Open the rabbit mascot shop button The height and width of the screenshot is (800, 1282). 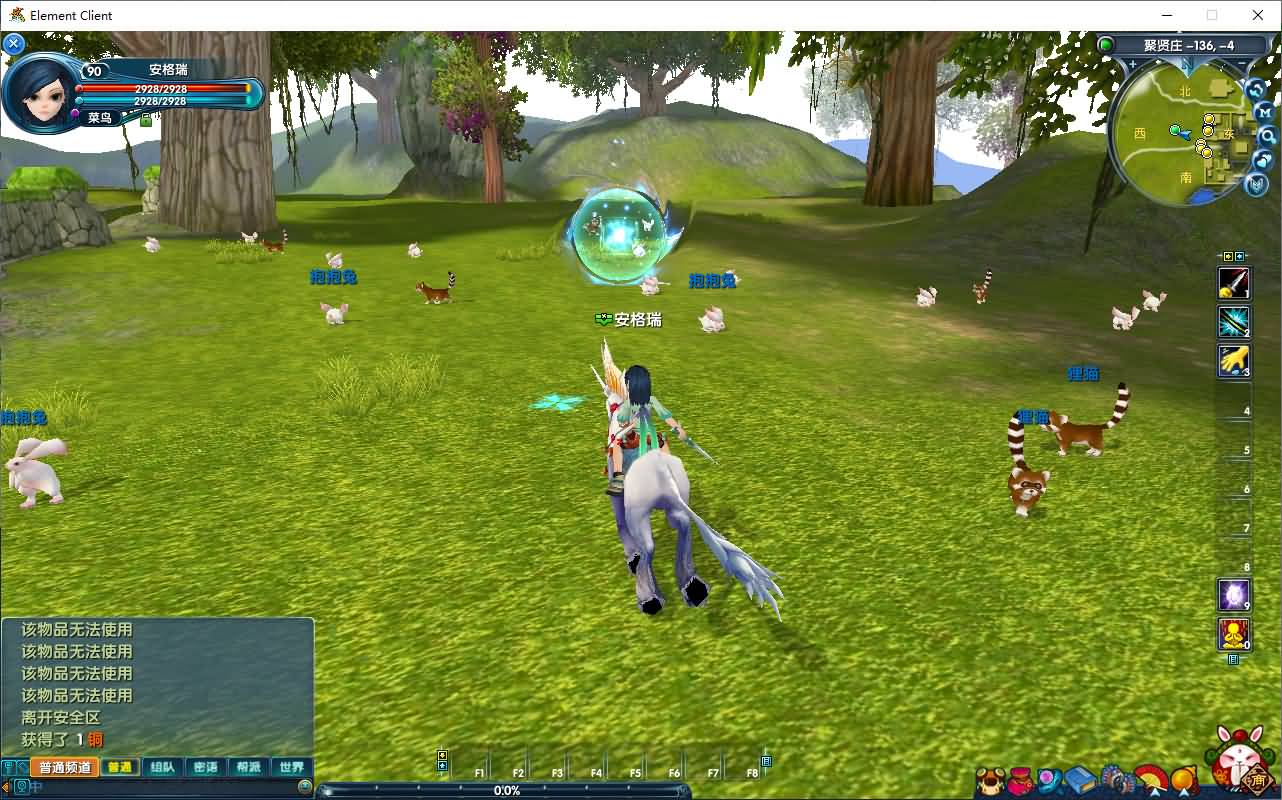(x=1240, y=762)
